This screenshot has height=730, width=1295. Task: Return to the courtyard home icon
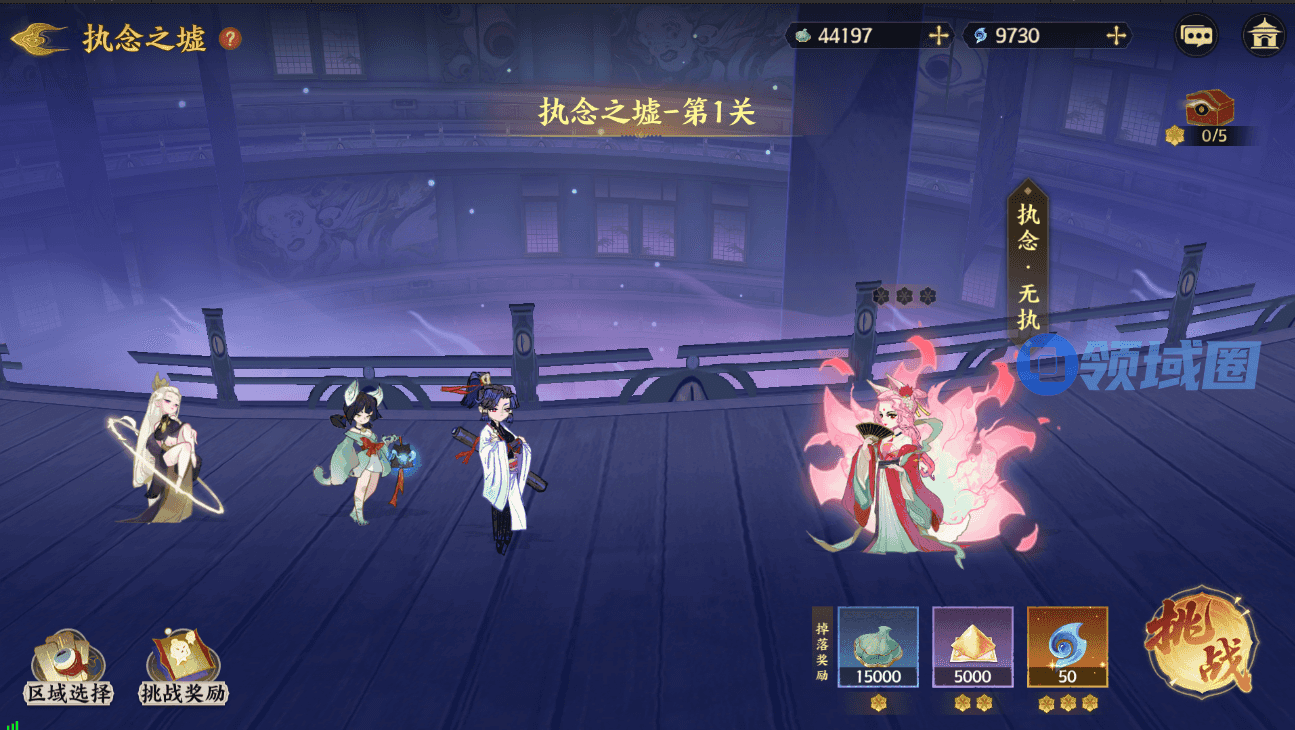pos(1263,36)
